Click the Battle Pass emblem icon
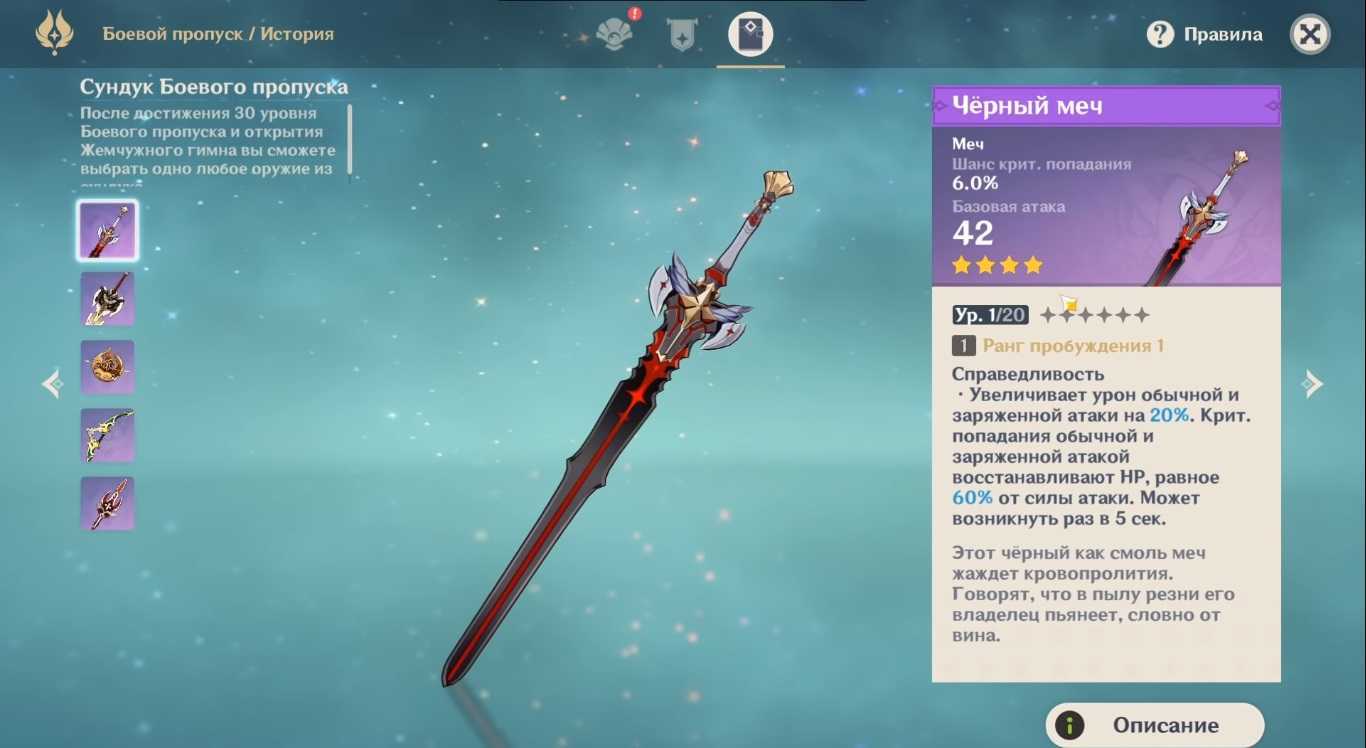Viewport: 1366px width, 748px height. [54, 34]
